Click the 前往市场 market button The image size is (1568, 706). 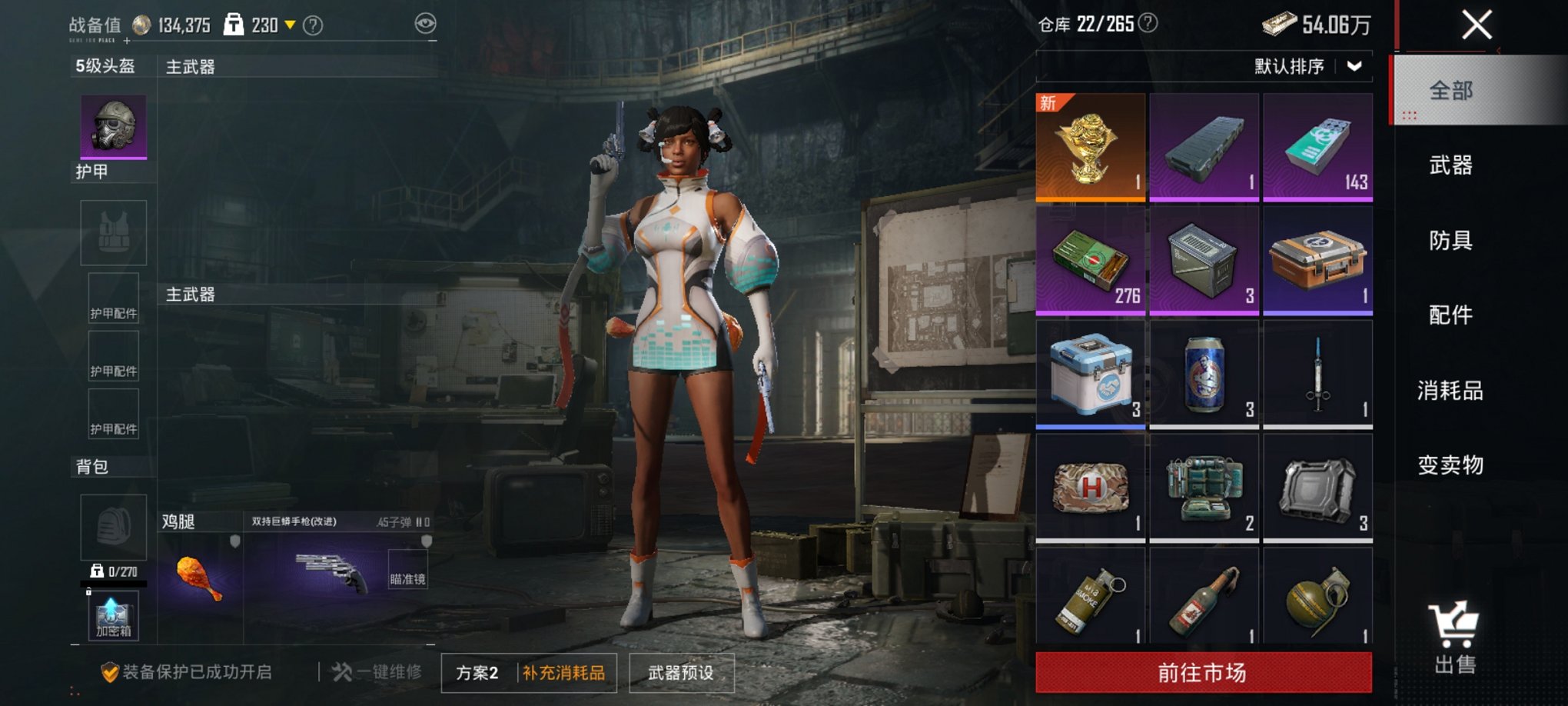(x=1203, y=670)
